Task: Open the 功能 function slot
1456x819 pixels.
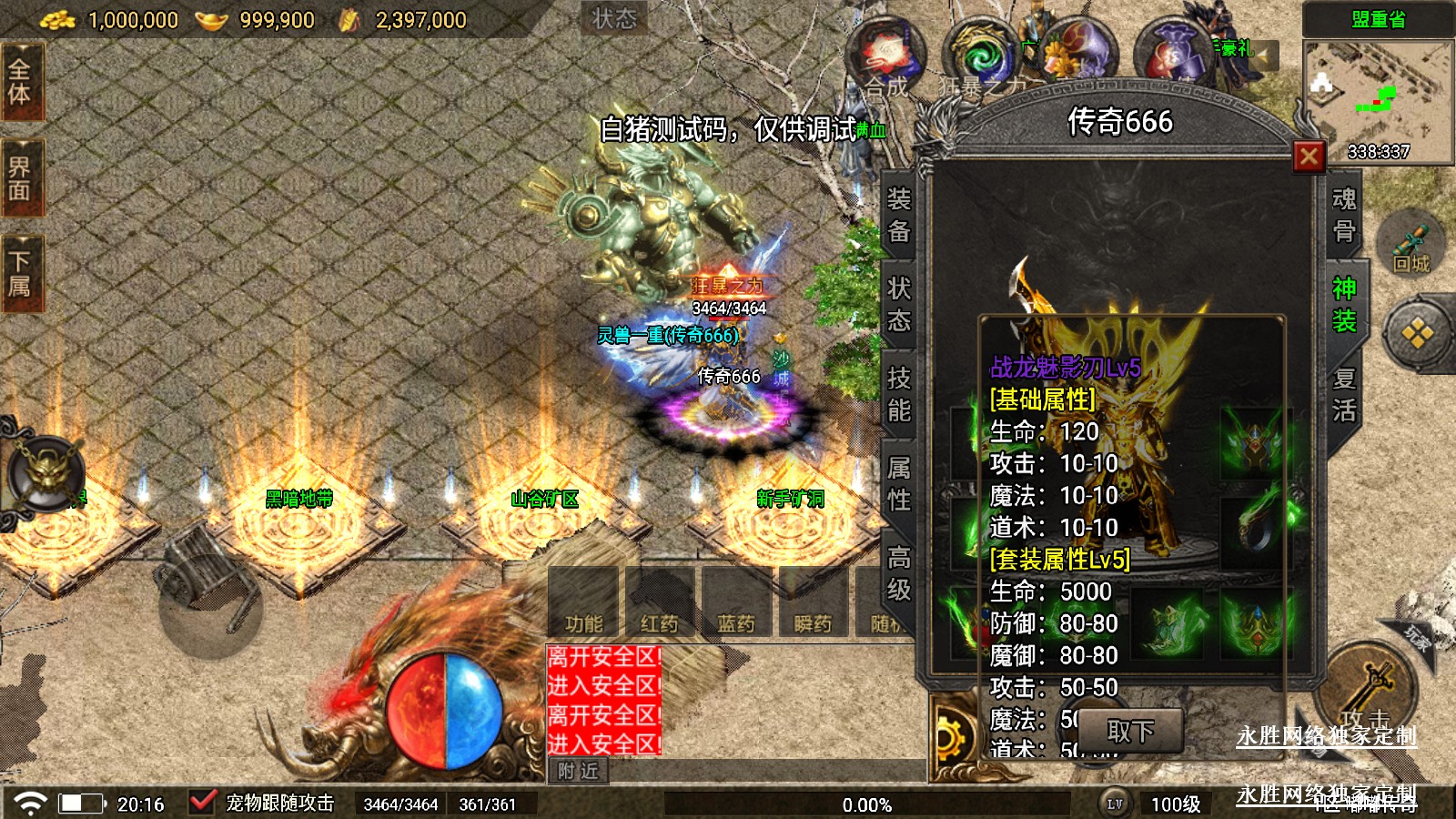Action: [x=583, y=602]
